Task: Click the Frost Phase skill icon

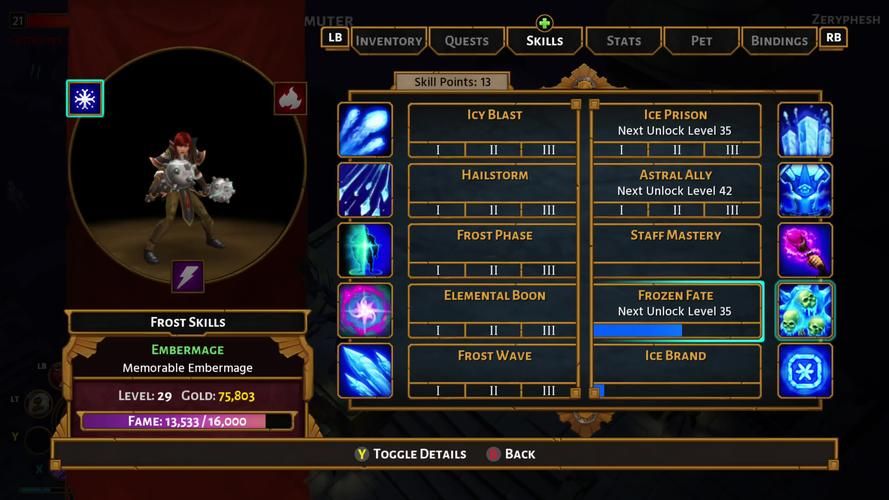Action: [365, 250]
